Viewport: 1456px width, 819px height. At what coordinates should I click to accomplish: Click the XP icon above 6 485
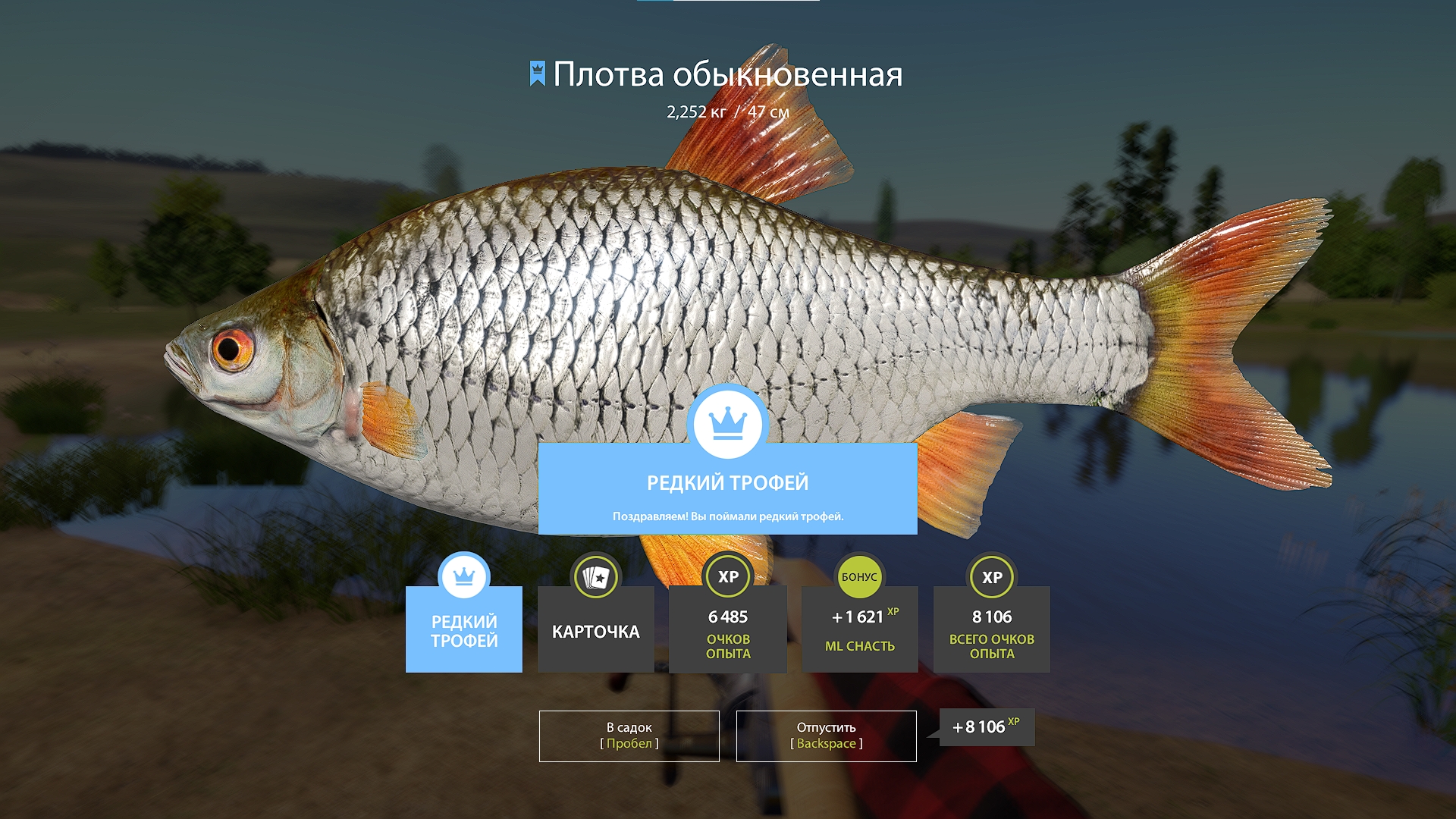click(727, 576)
